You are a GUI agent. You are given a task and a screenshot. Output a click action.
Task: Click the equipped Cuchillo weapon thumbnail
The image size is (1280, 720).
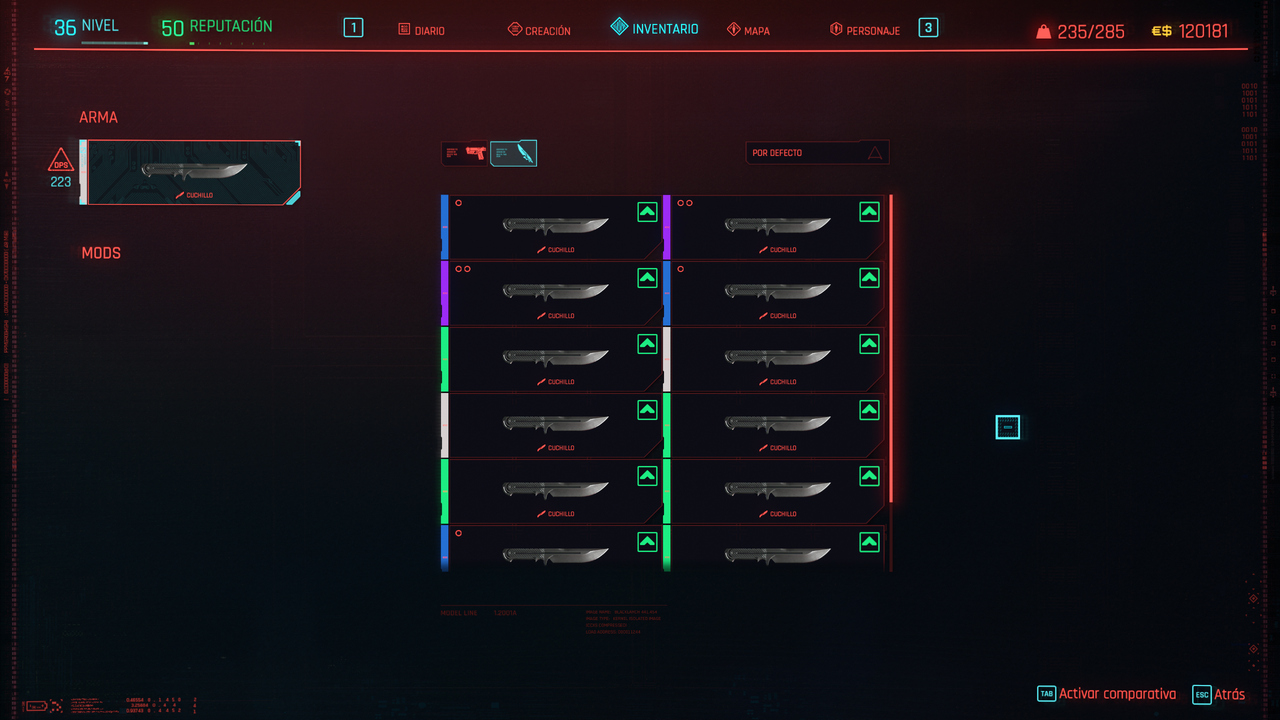(x=192, y=172)
